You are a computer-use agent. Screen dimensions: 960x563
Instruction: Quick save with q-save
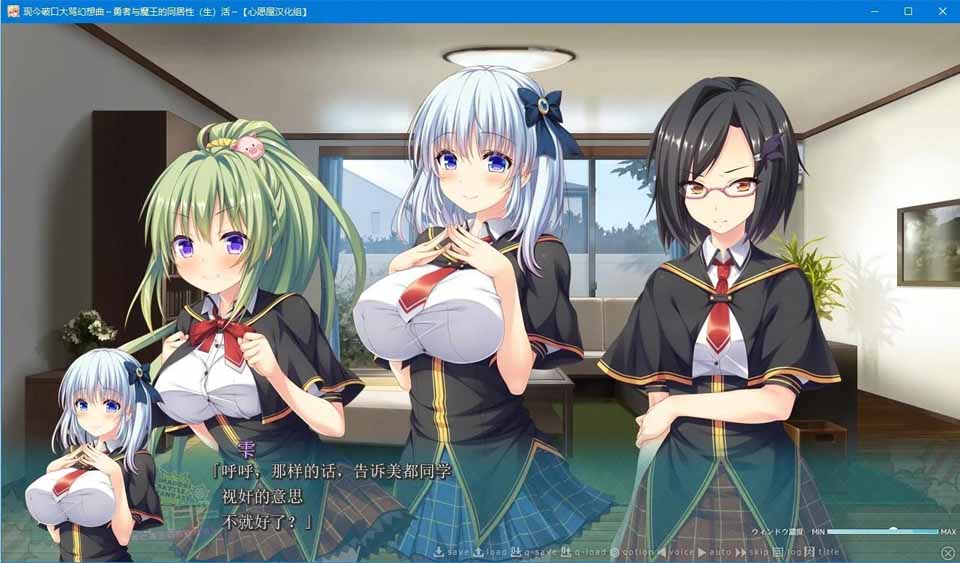click(534, 552)
